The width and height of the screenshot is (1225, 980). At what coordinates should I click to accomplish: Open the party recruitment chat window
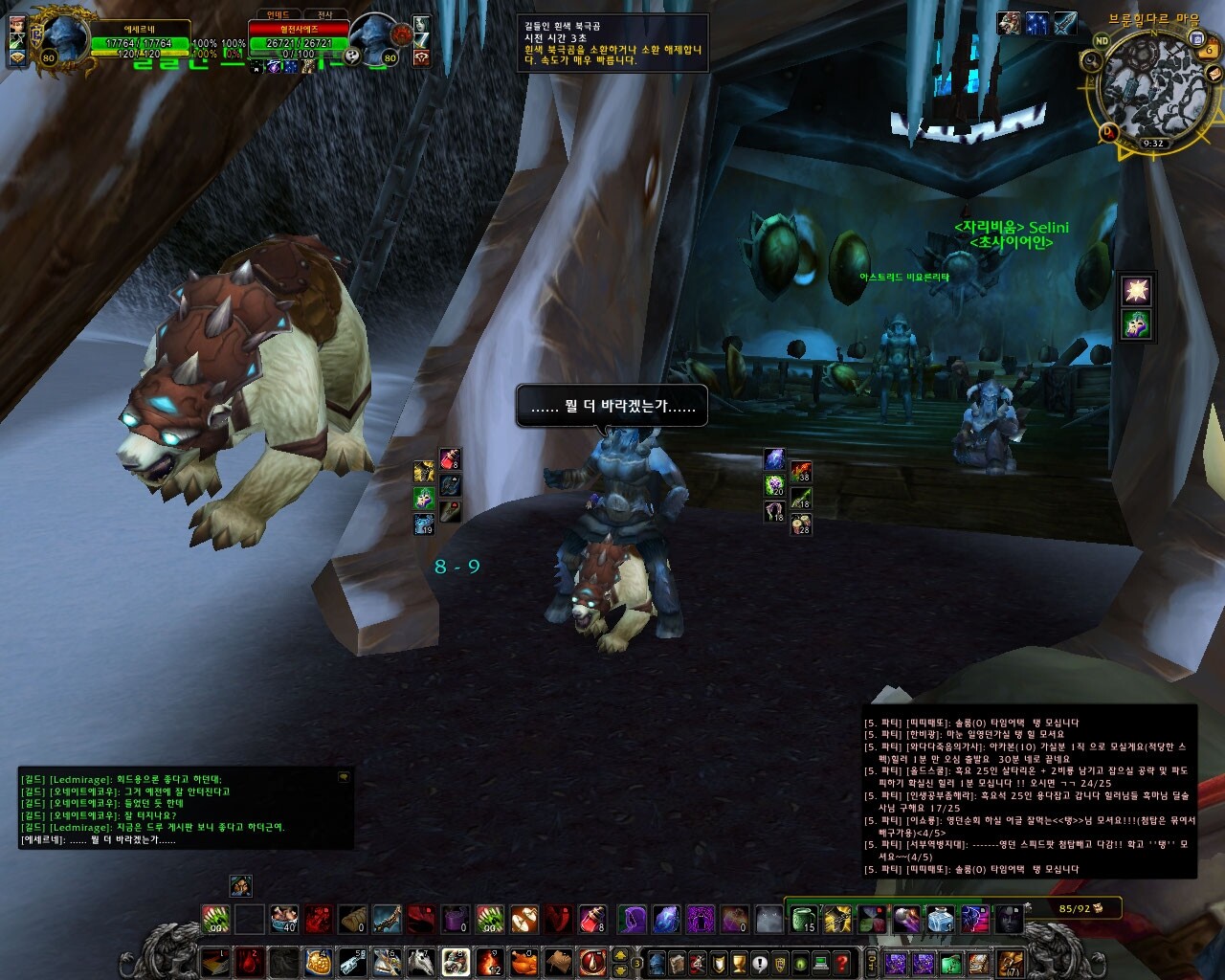click(1029, 794)
